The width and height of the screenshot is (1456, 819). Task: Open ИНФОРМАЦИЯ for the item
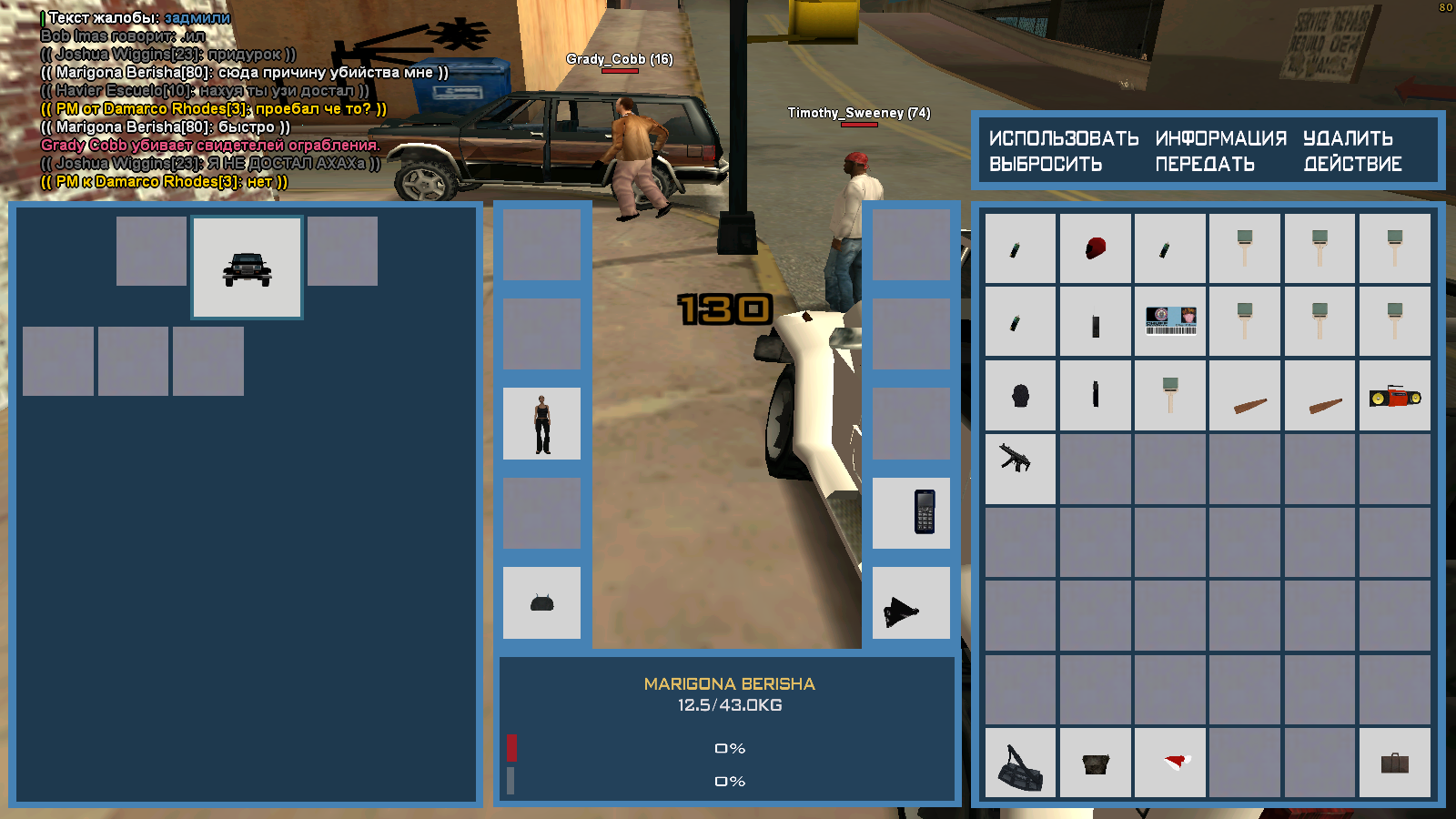1220,138
